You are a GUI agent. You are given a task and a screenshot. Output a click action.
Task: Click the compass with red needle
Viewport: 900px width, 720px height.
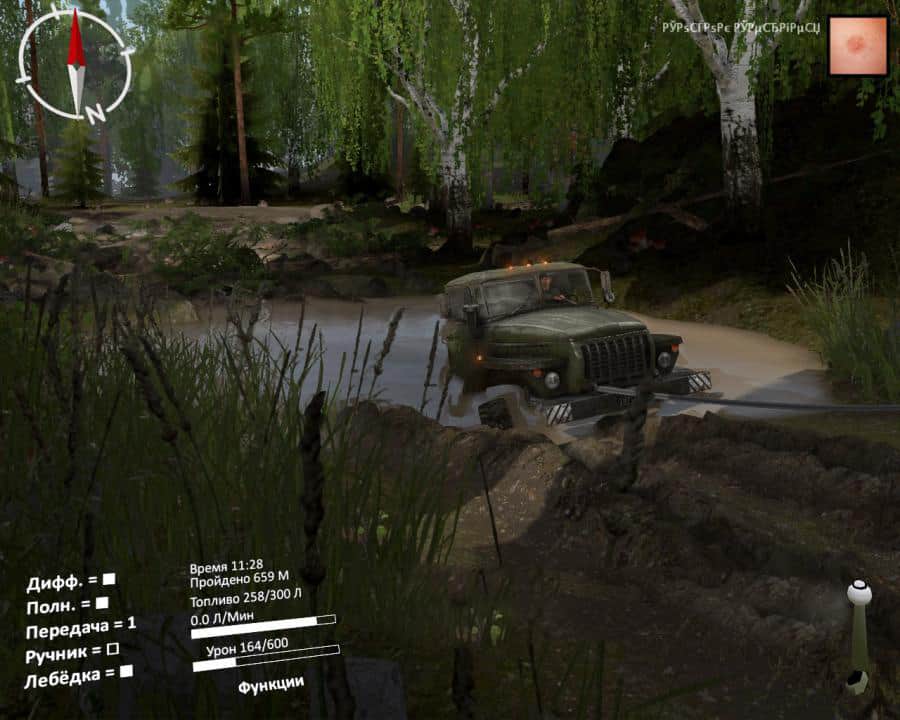click(x=76, y=64)
